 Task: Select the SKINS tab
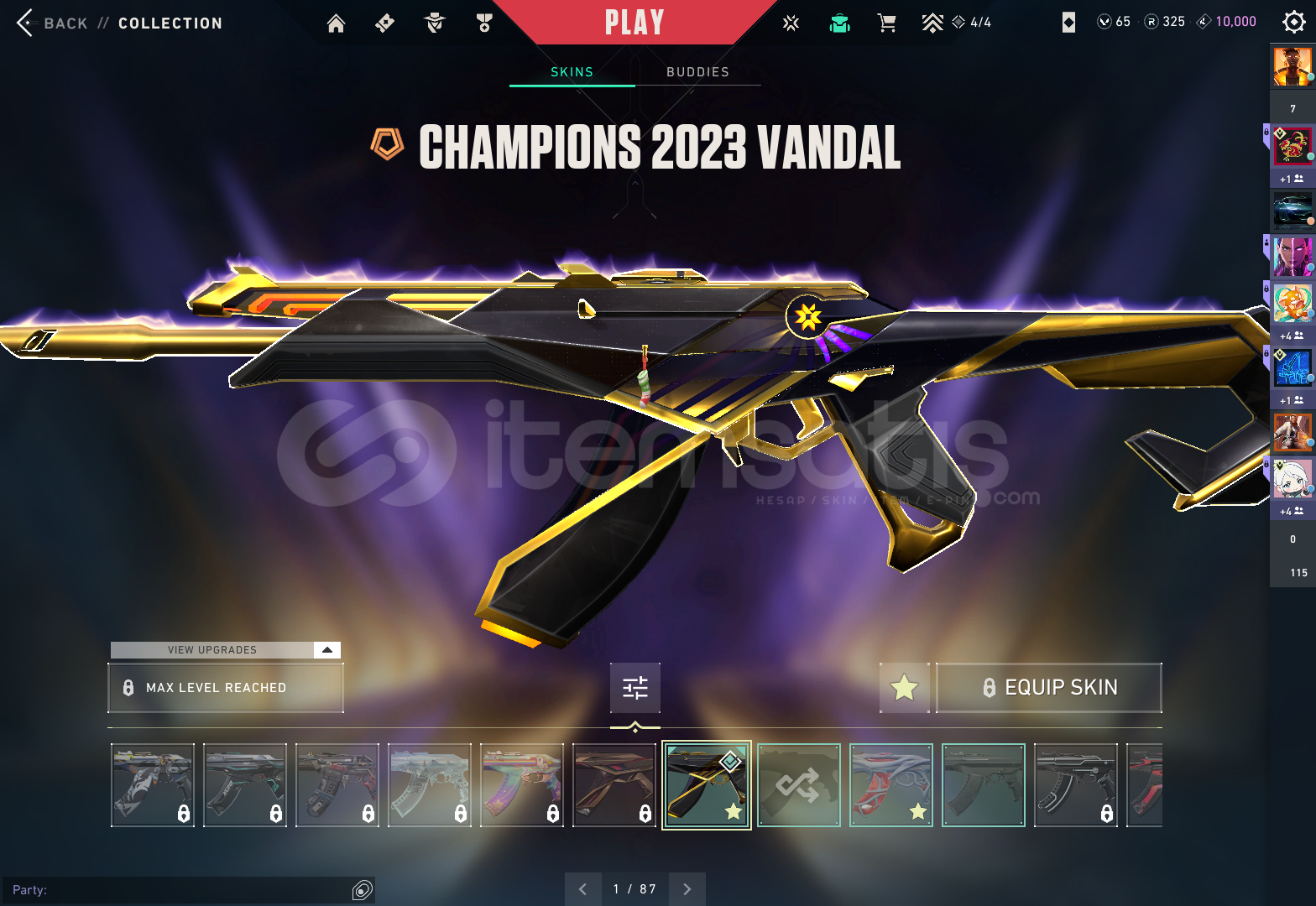(x=572, y=72)
